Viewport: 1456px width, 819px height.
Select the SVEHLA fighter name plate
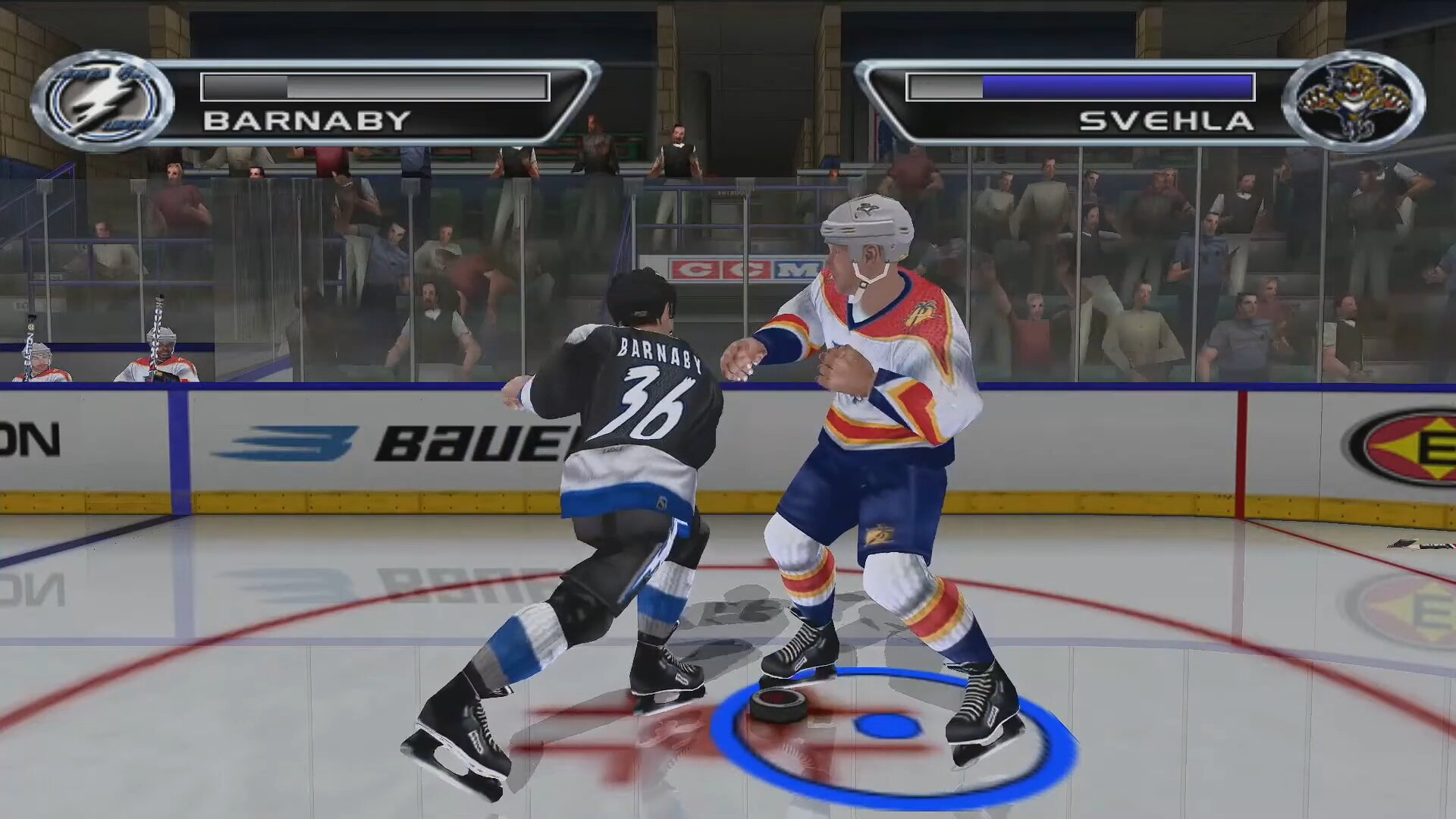1166,121
